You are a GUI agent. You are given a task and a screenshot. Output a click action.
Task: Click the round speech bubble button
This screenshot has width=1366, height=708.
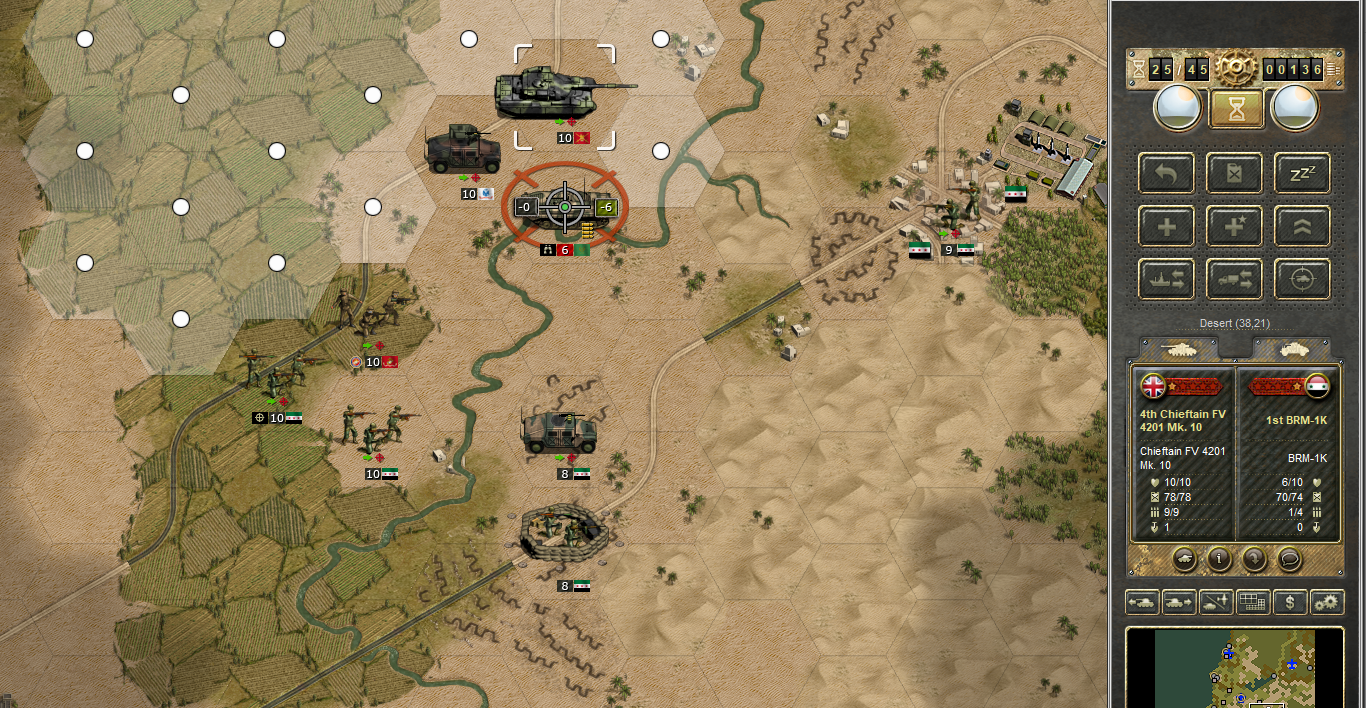coord(1290,559)
